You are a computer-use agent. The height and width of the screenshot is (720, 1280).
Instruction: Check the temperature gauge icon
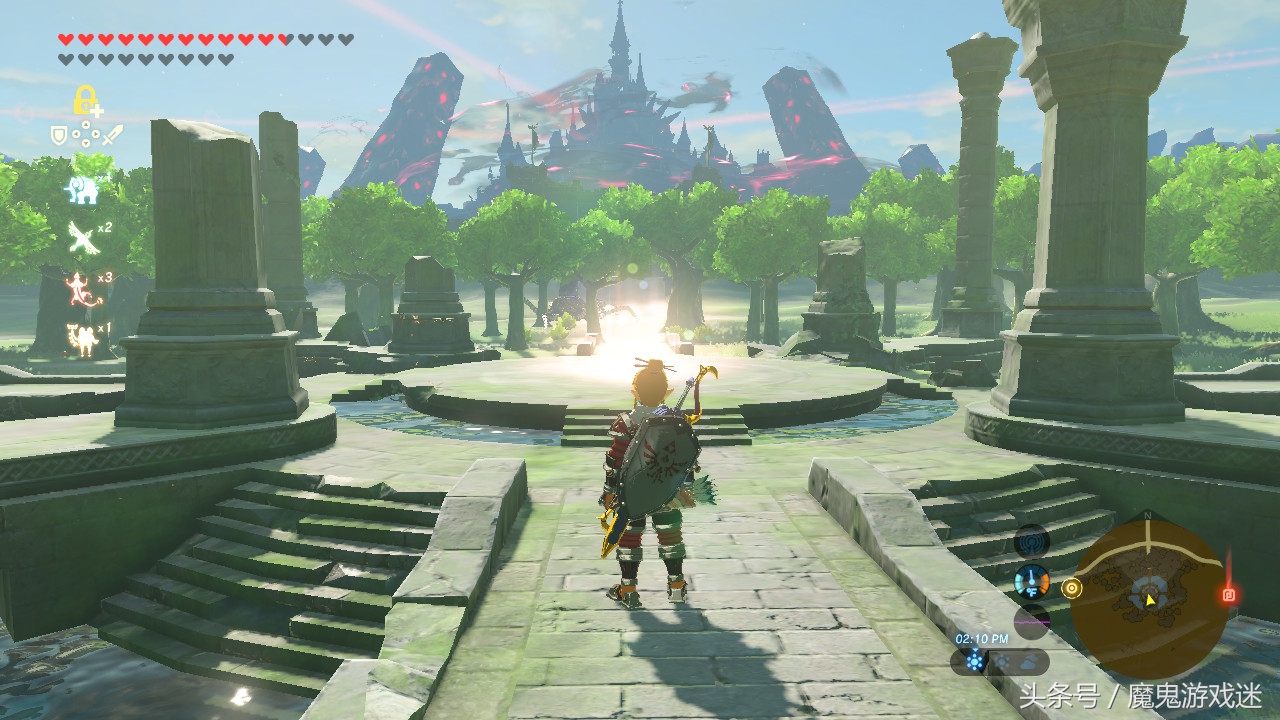coord(1031,581)
